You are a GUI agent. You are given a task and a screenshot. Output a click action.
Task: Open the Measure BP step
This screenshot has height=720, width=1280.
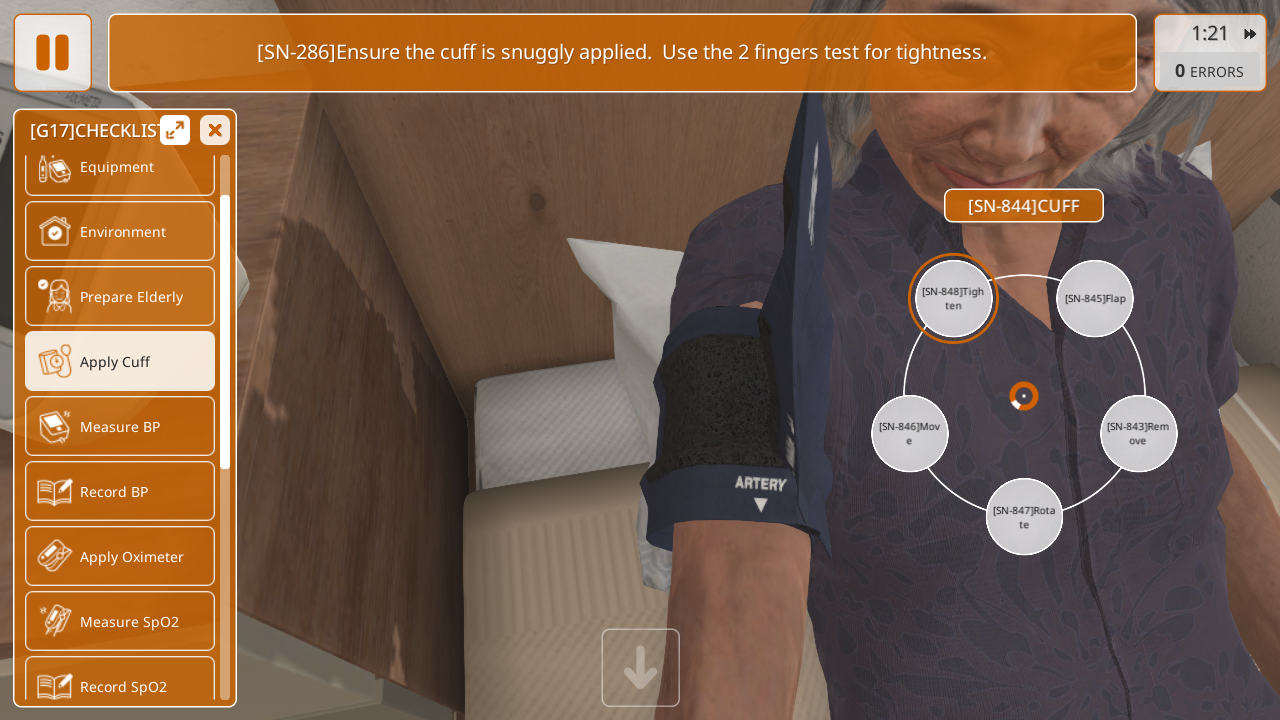[119, 426]
